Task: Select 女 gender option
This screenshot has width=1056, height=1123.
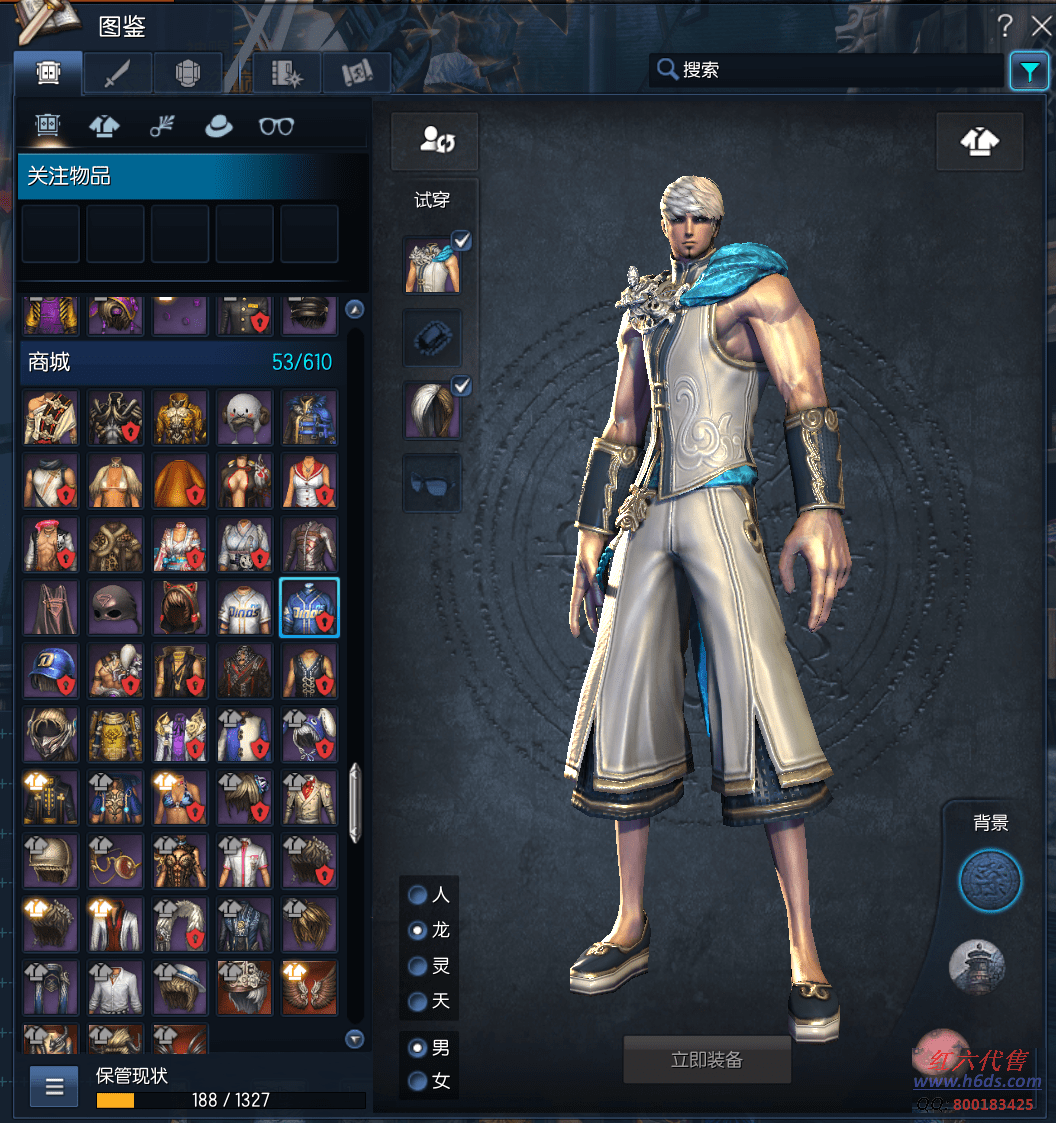Action: [x=418, y=1081]
